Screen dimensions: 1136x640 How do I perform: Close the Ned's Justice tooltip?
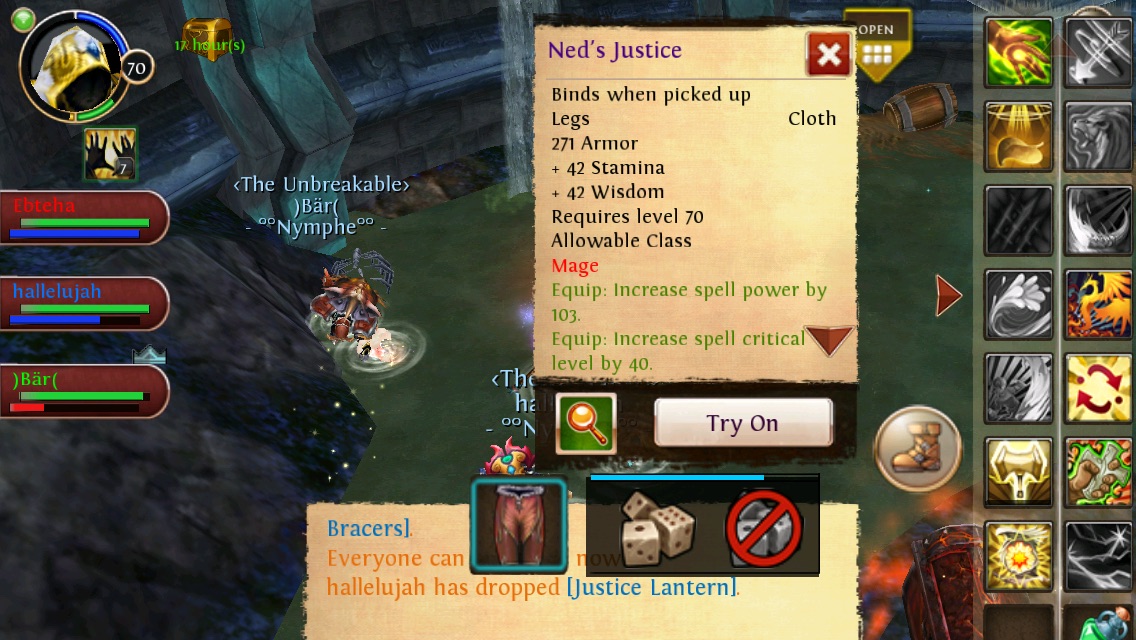pos(828,55)
